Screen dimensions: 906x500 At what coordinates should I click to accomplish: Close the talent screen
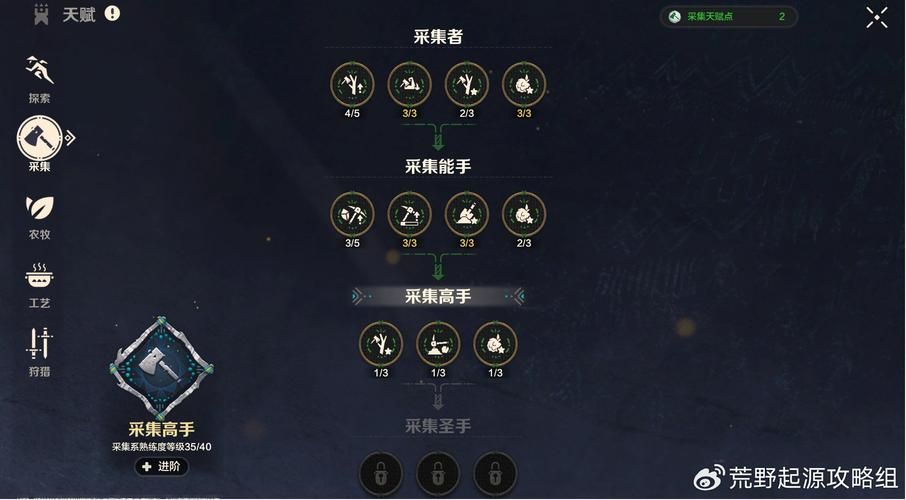pos(876,17)
